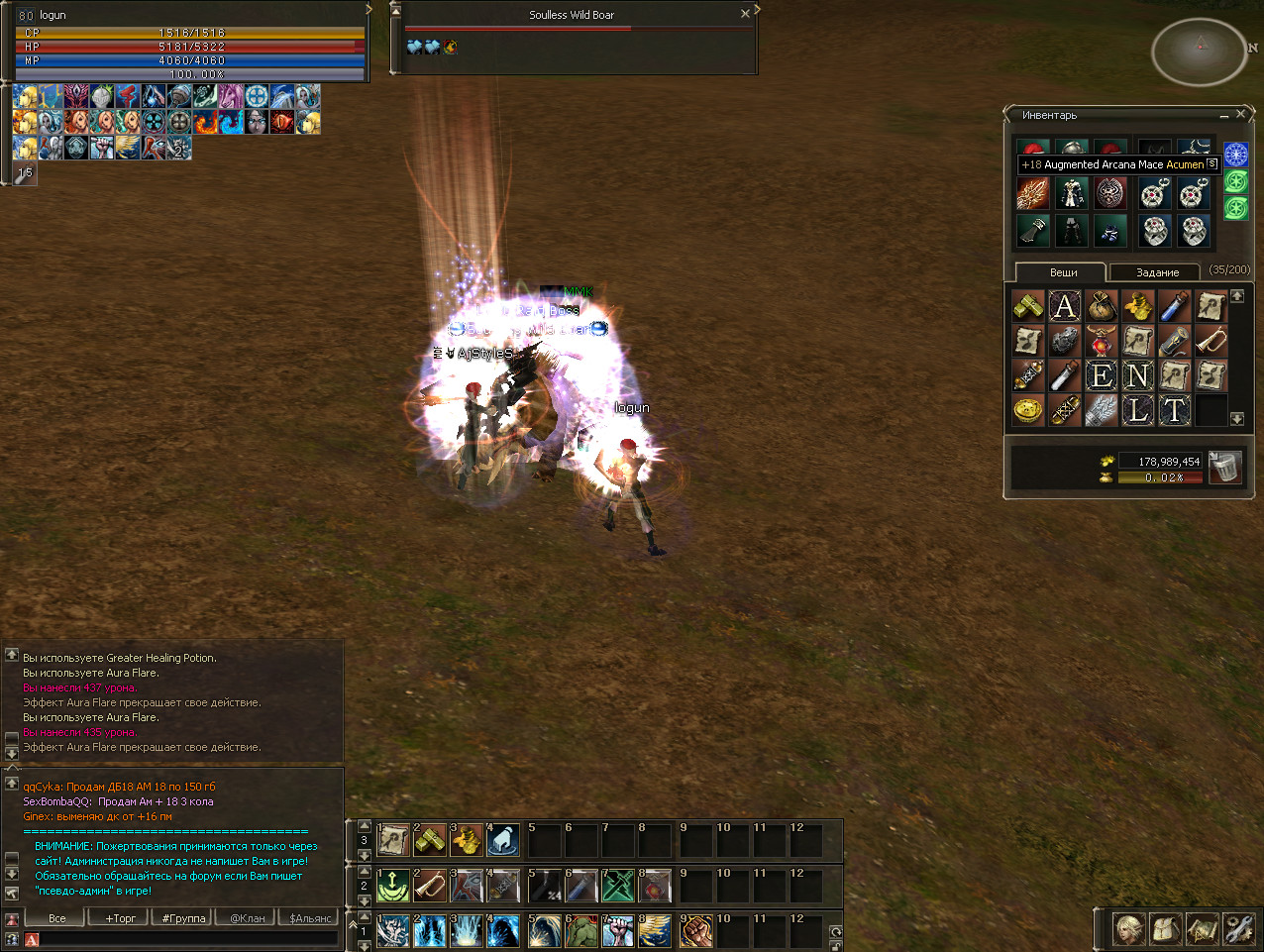The image size is (1264, 952).
Task: Select the gold piggy coin item
Action: pos(1028,409)
